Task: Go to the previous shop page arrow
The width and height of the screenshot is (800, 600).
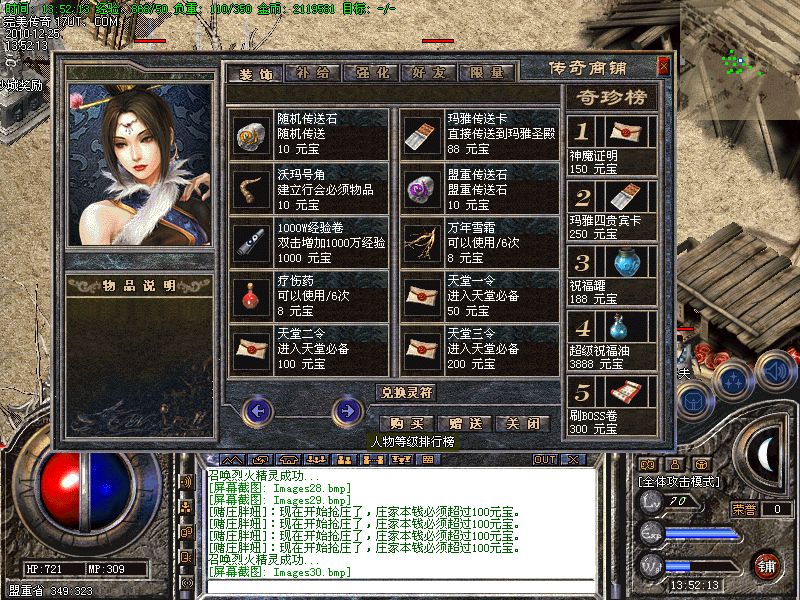Action: point(258,410)
